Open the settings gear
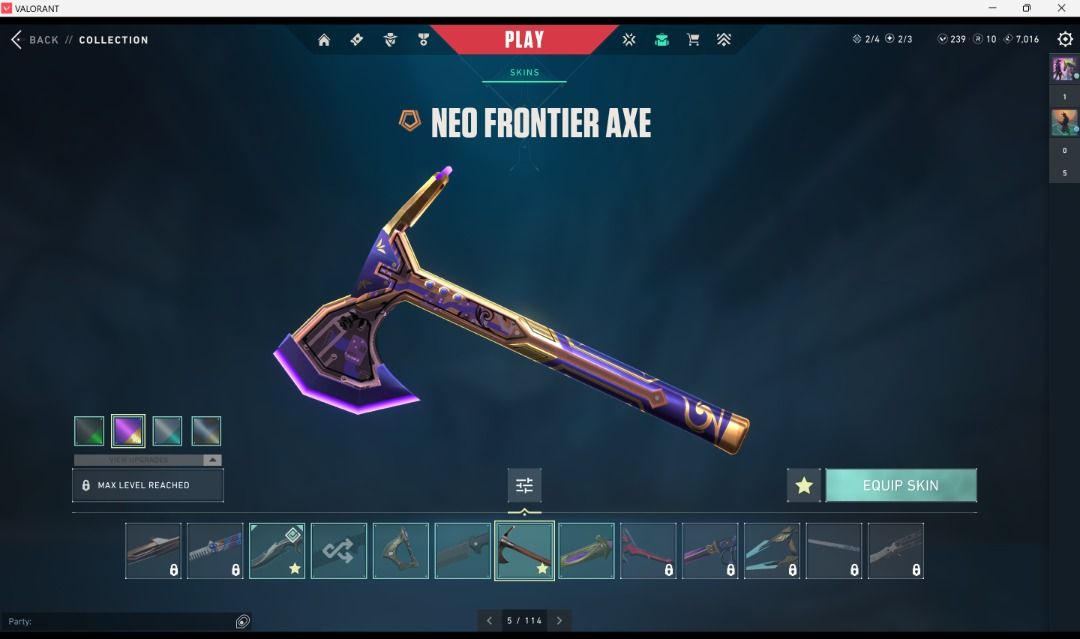The height and width of the screenshot is (639, 1080). 1065,40
